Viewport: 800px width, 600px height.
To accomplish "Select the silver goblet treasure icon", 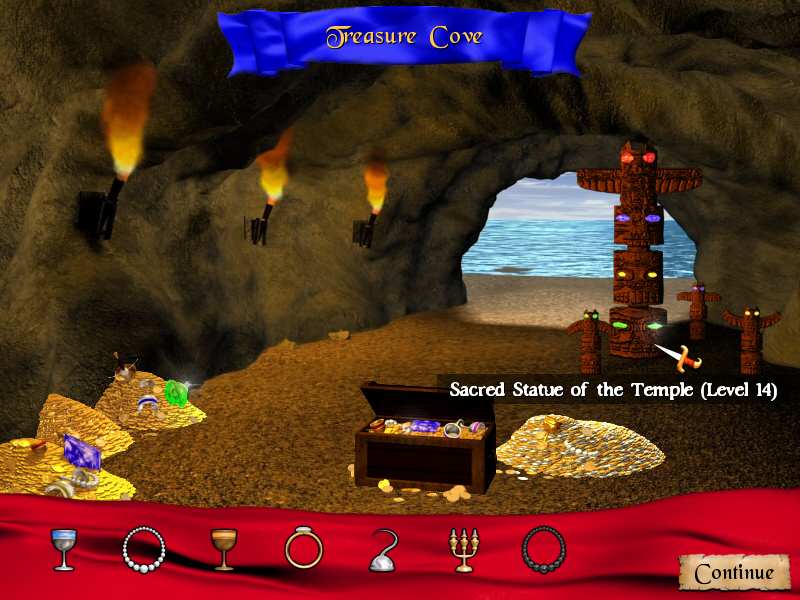I will (64, 549).
